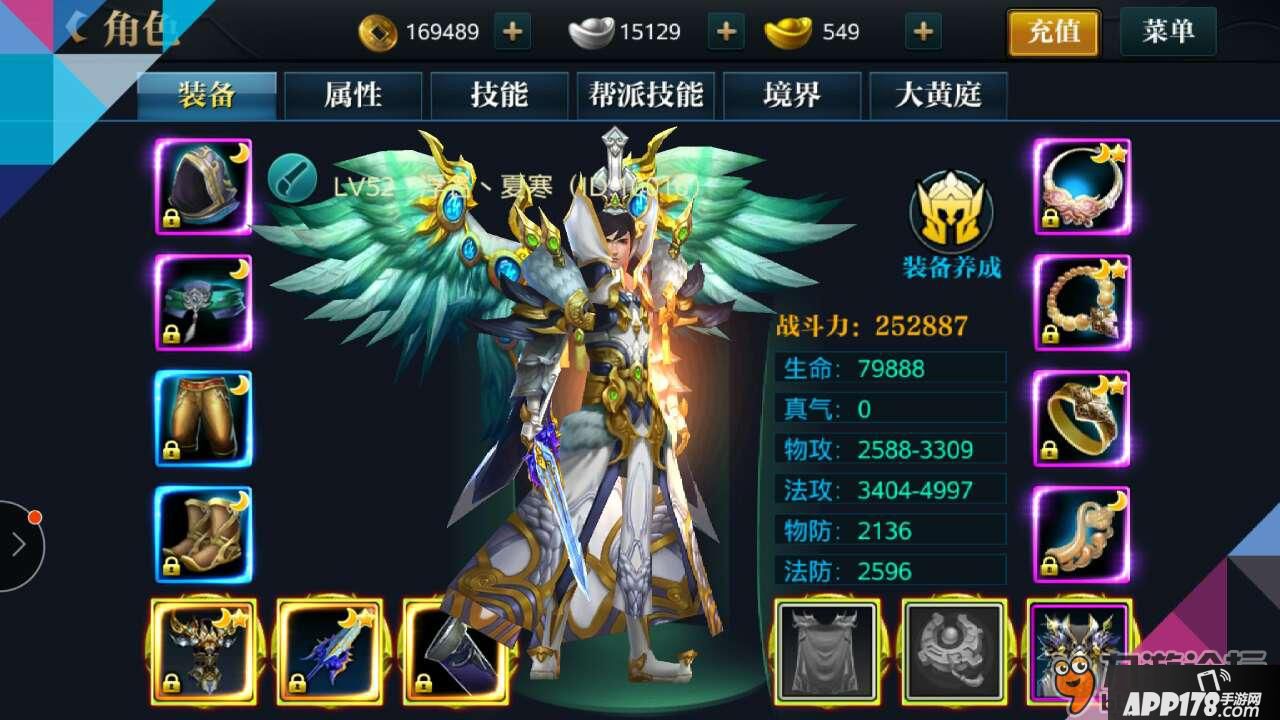
Task: Open the 技能 tab
Action: pyautogui.click(x=499, y=95)
